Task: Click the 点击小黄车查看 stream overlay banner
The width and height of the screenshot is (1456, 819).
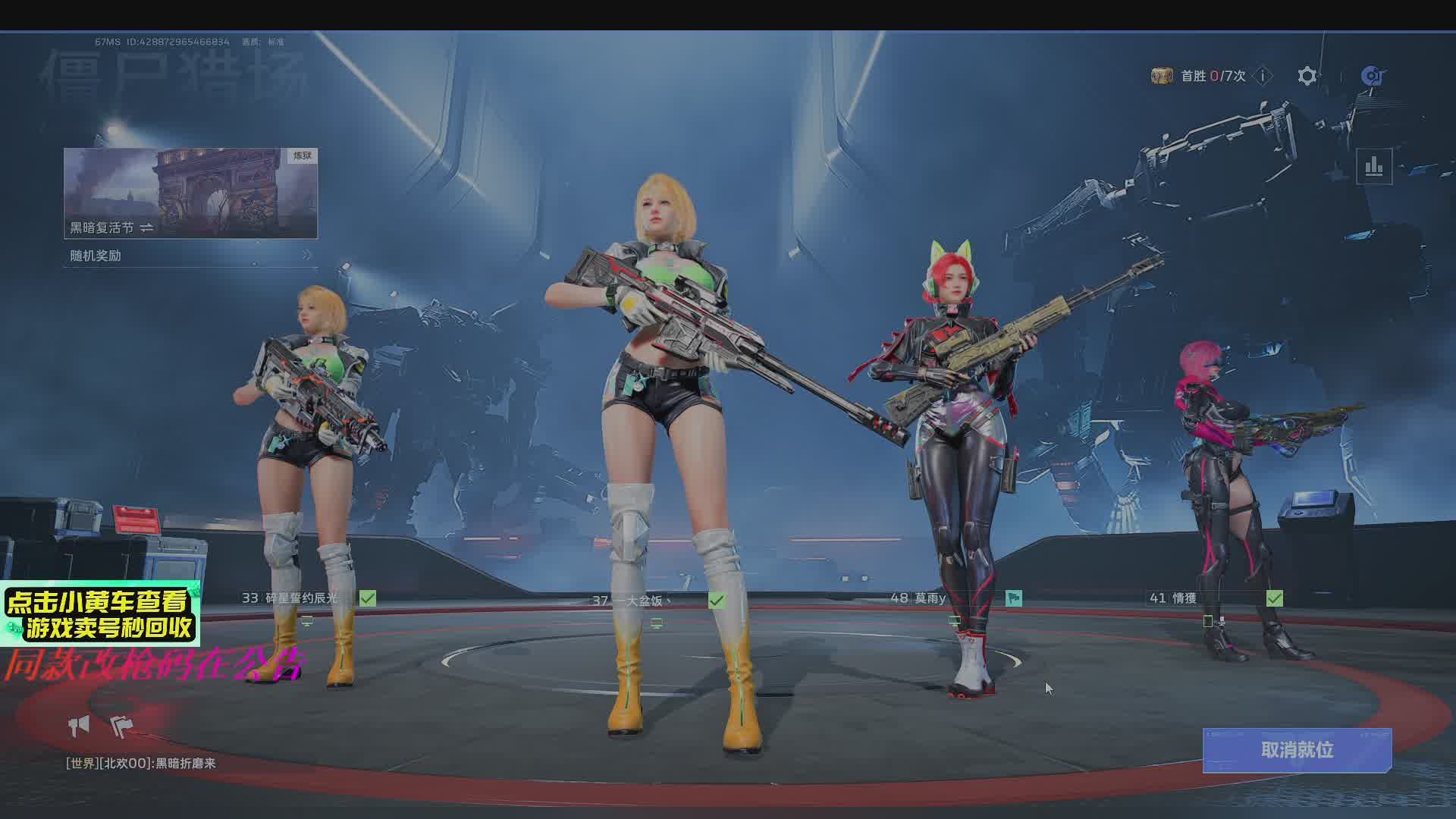Action: tap(100, 614)
